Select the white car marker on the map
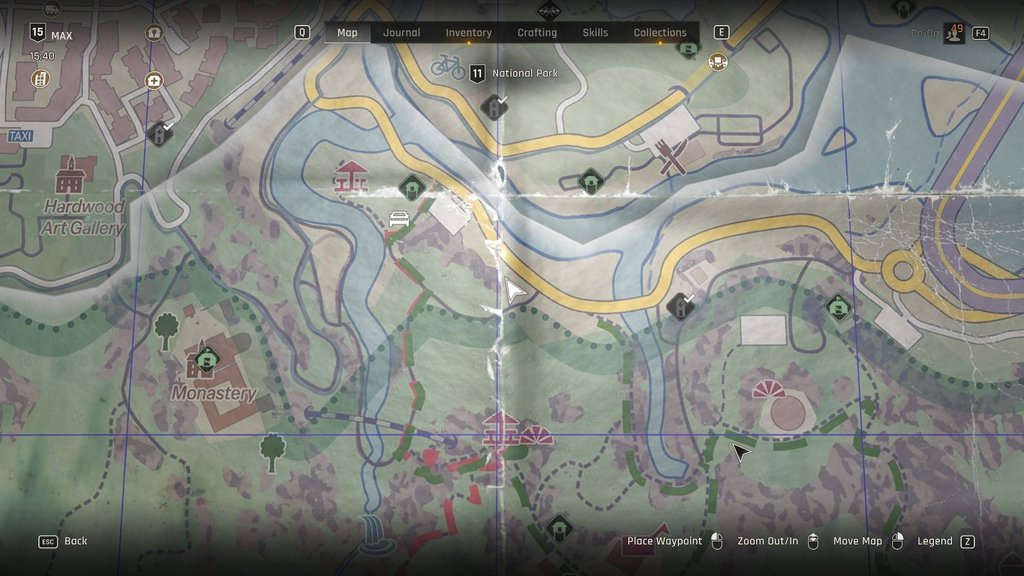The image size is (1024, 576). point(398,217)
